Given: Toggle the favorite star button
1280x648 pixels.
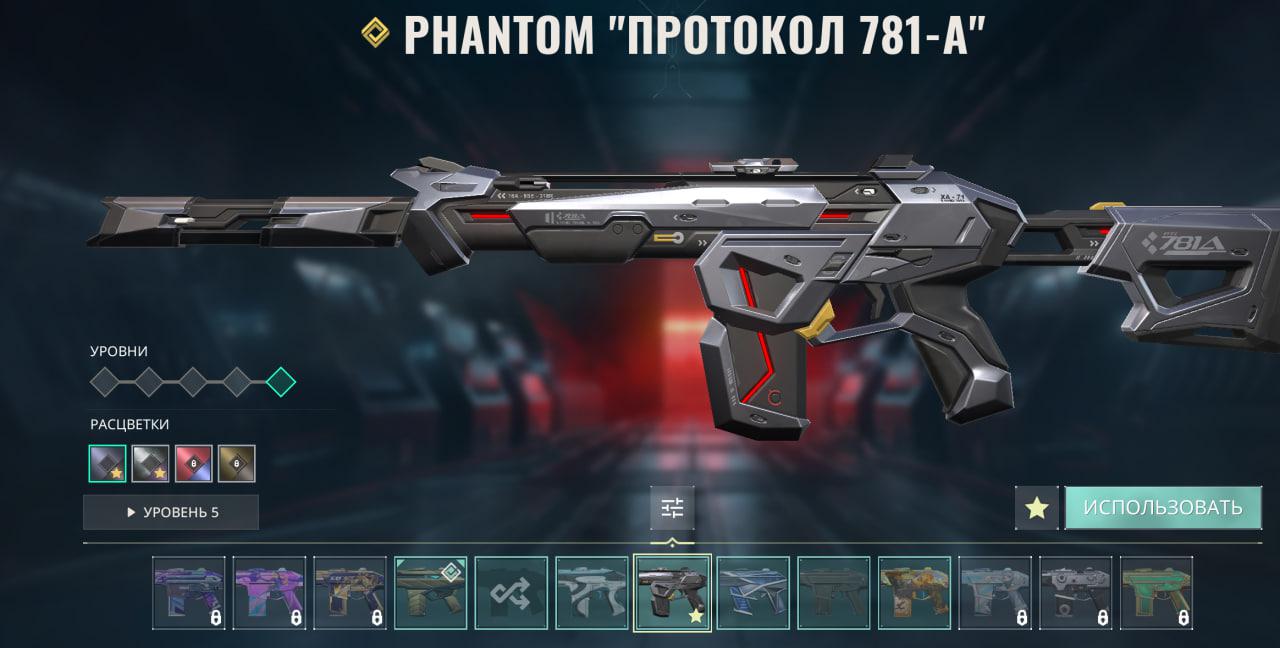Looking at the screenshot, I should pyautogui.click(x=1037, y=508).
